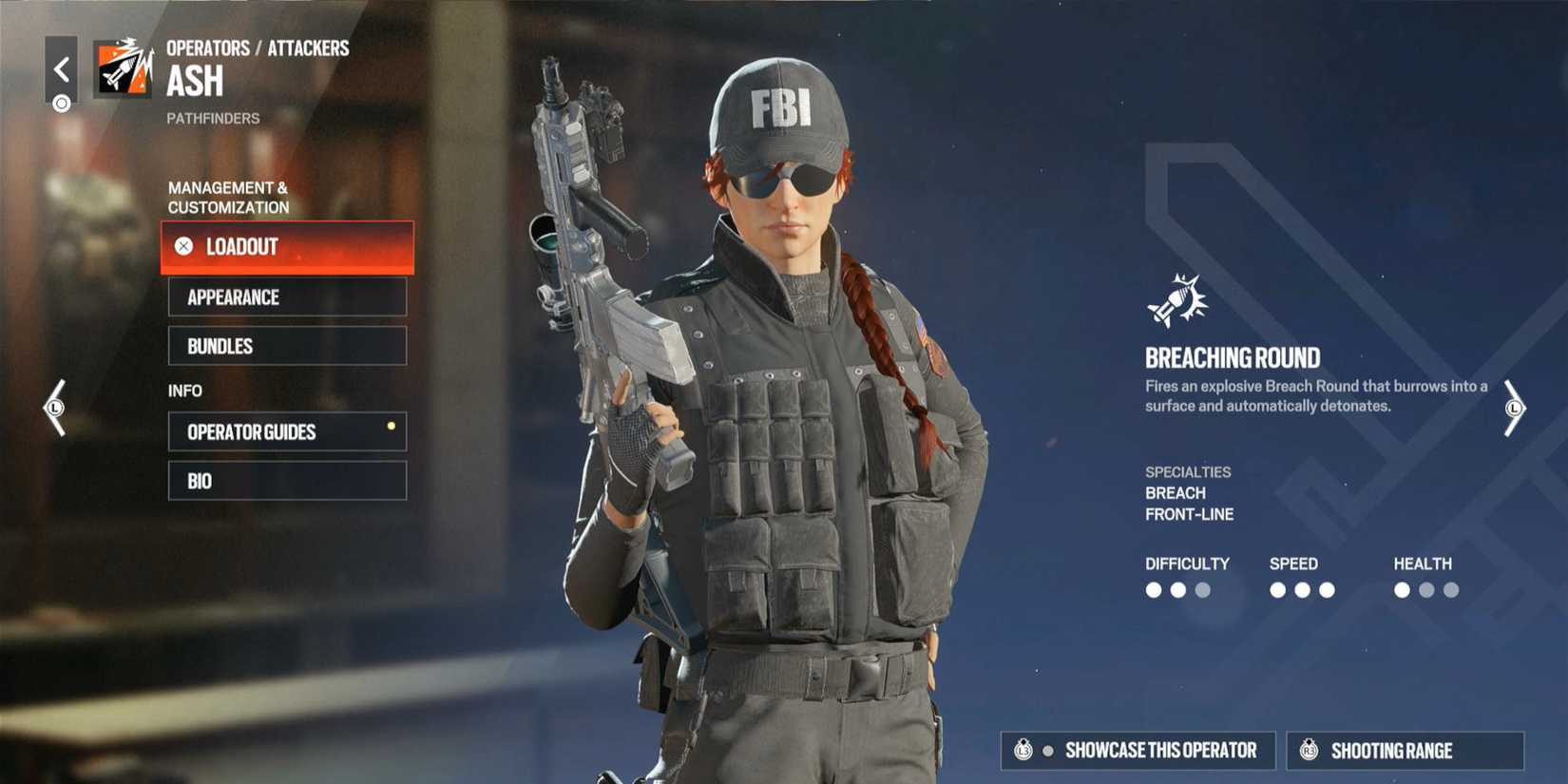Screen dimensions: 1568x784
Task: Open the Operators / Attackers breadcrumb
Action: 257,48
